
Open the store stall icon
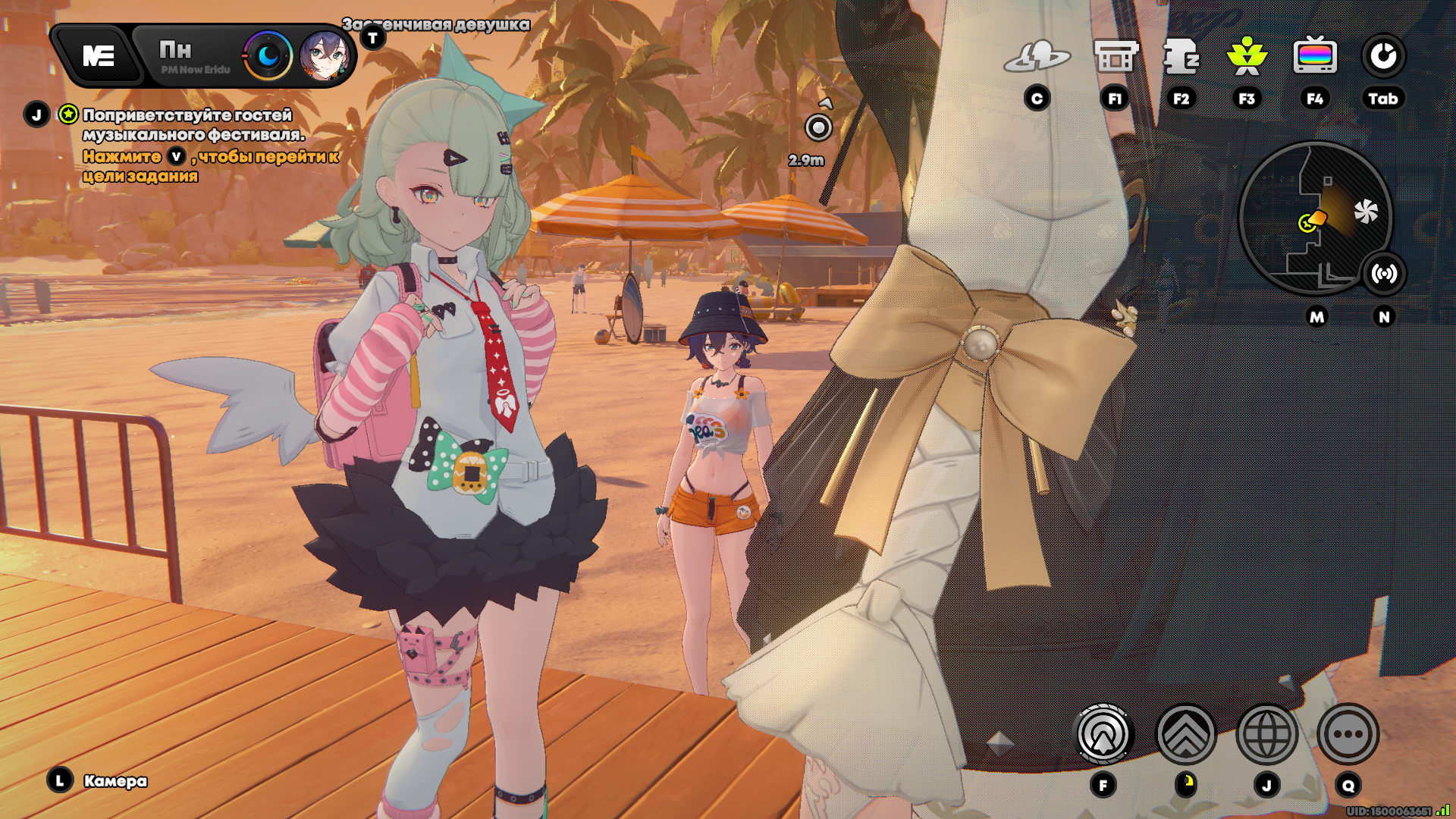pyautogui.click(x=1116, y=56)
